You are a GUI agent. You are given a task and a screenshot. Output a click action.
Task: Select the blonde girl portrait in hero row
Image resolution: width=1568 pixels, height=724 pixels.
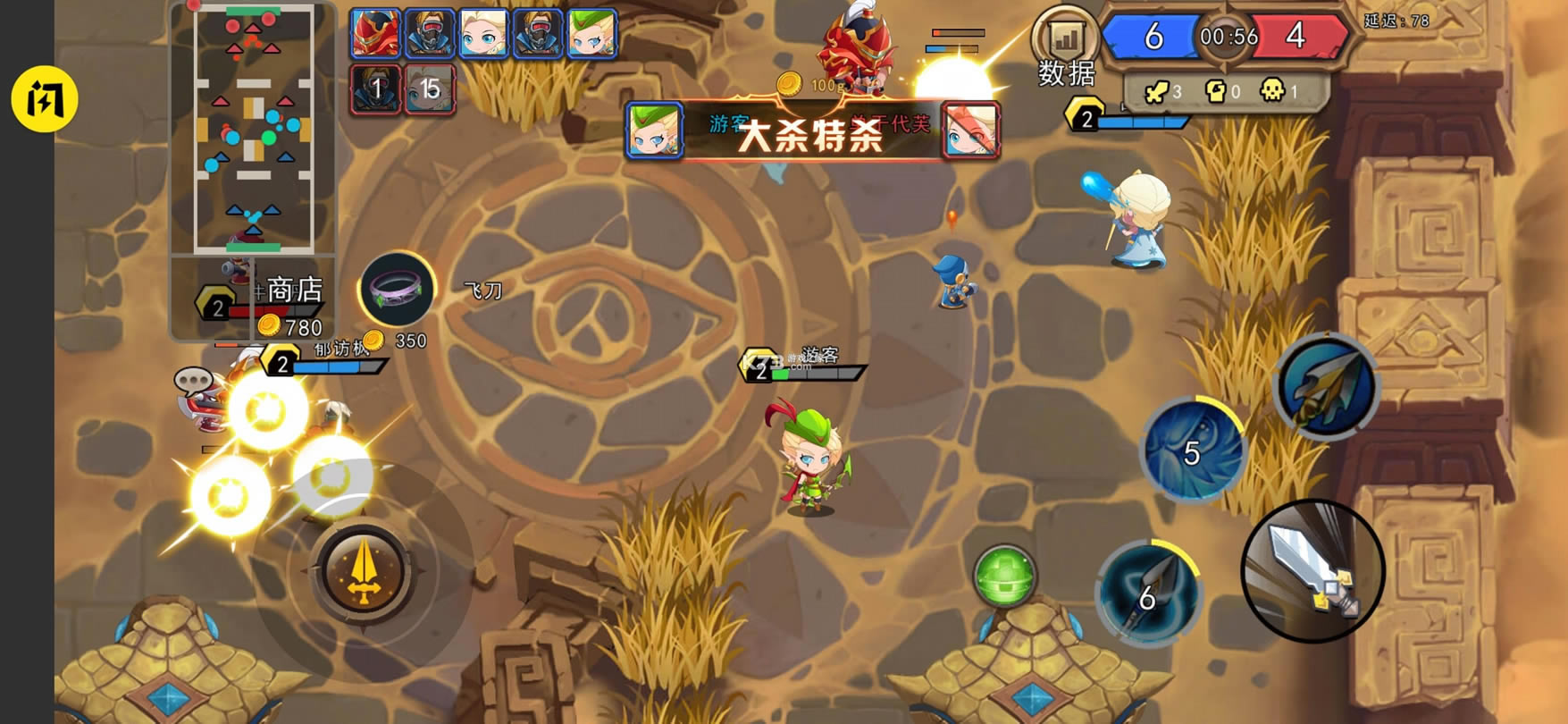pos(483,33)
